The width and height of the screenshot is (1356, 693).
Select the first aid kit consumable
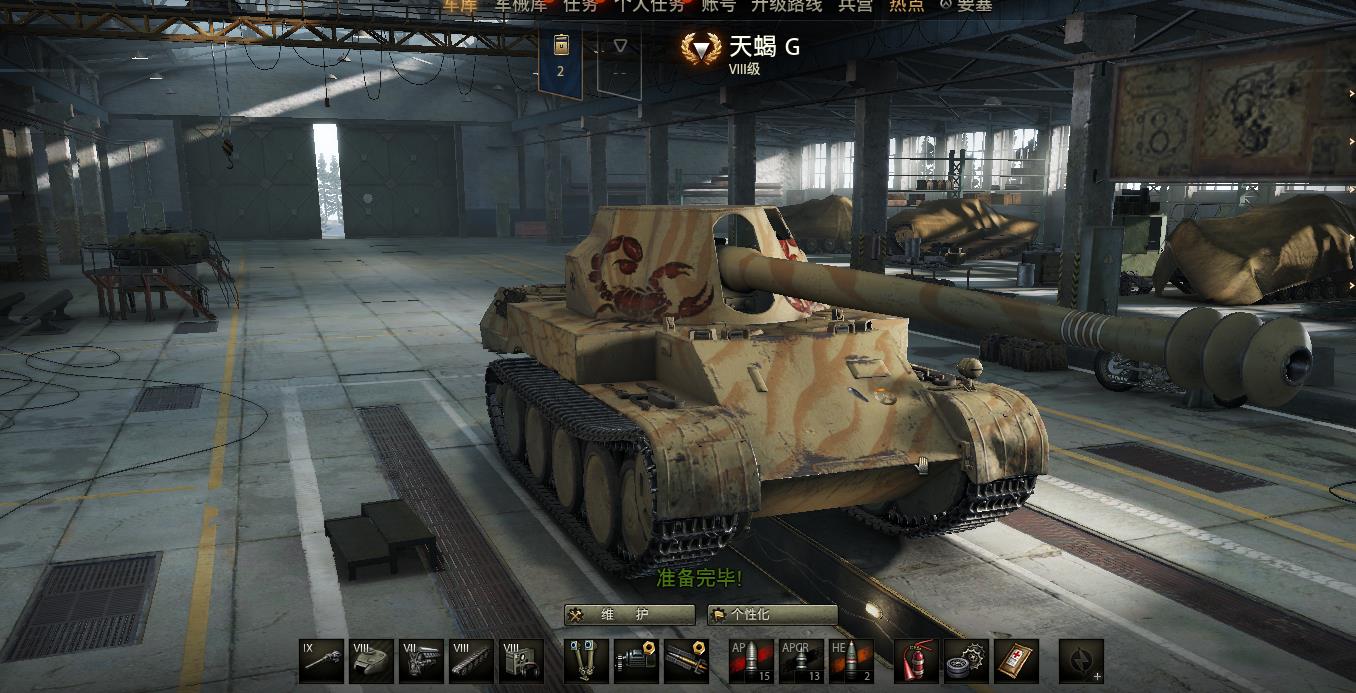(x=1016, y=661)
